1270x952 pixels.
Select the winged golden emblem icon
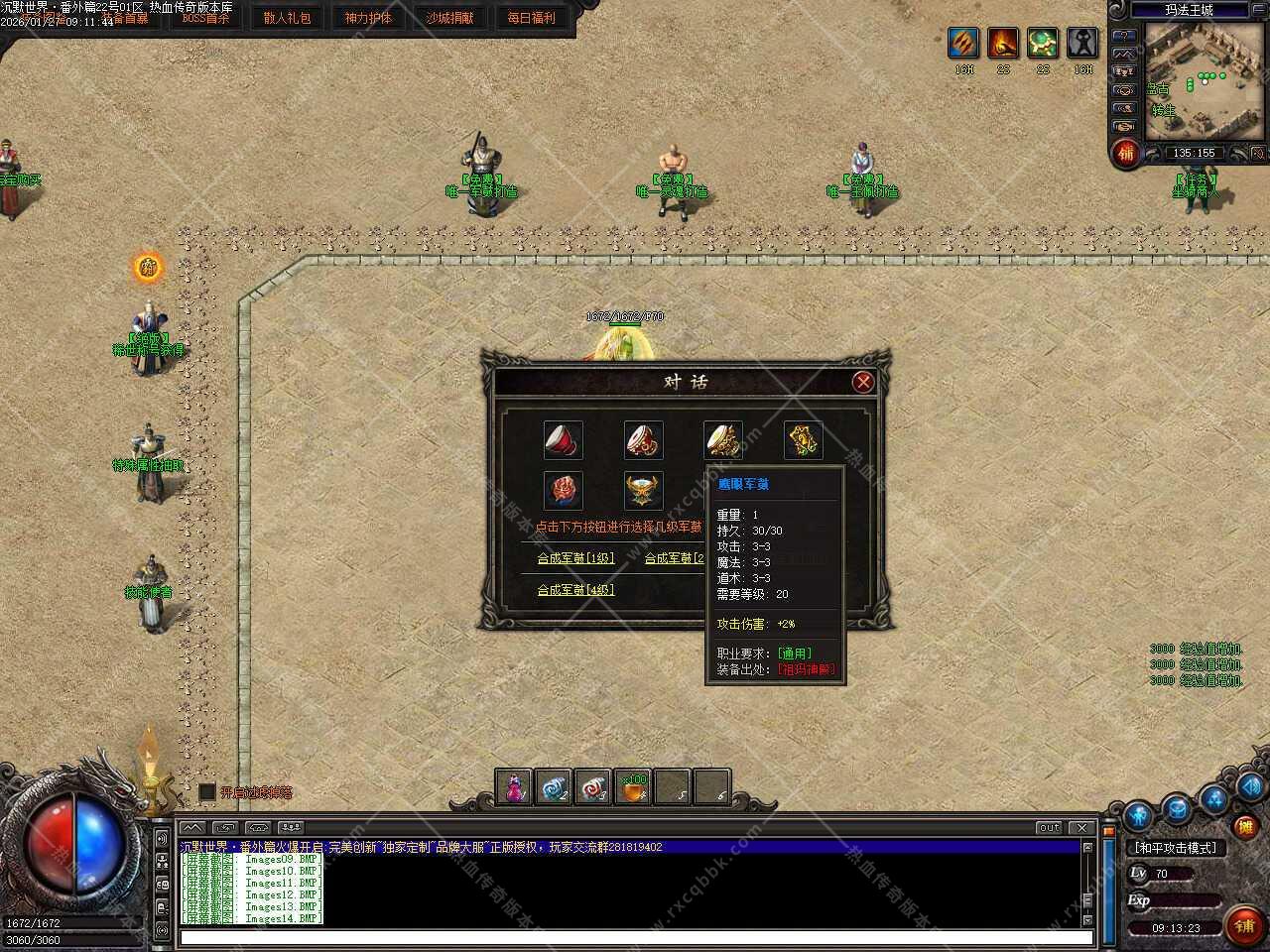(643, 490)
